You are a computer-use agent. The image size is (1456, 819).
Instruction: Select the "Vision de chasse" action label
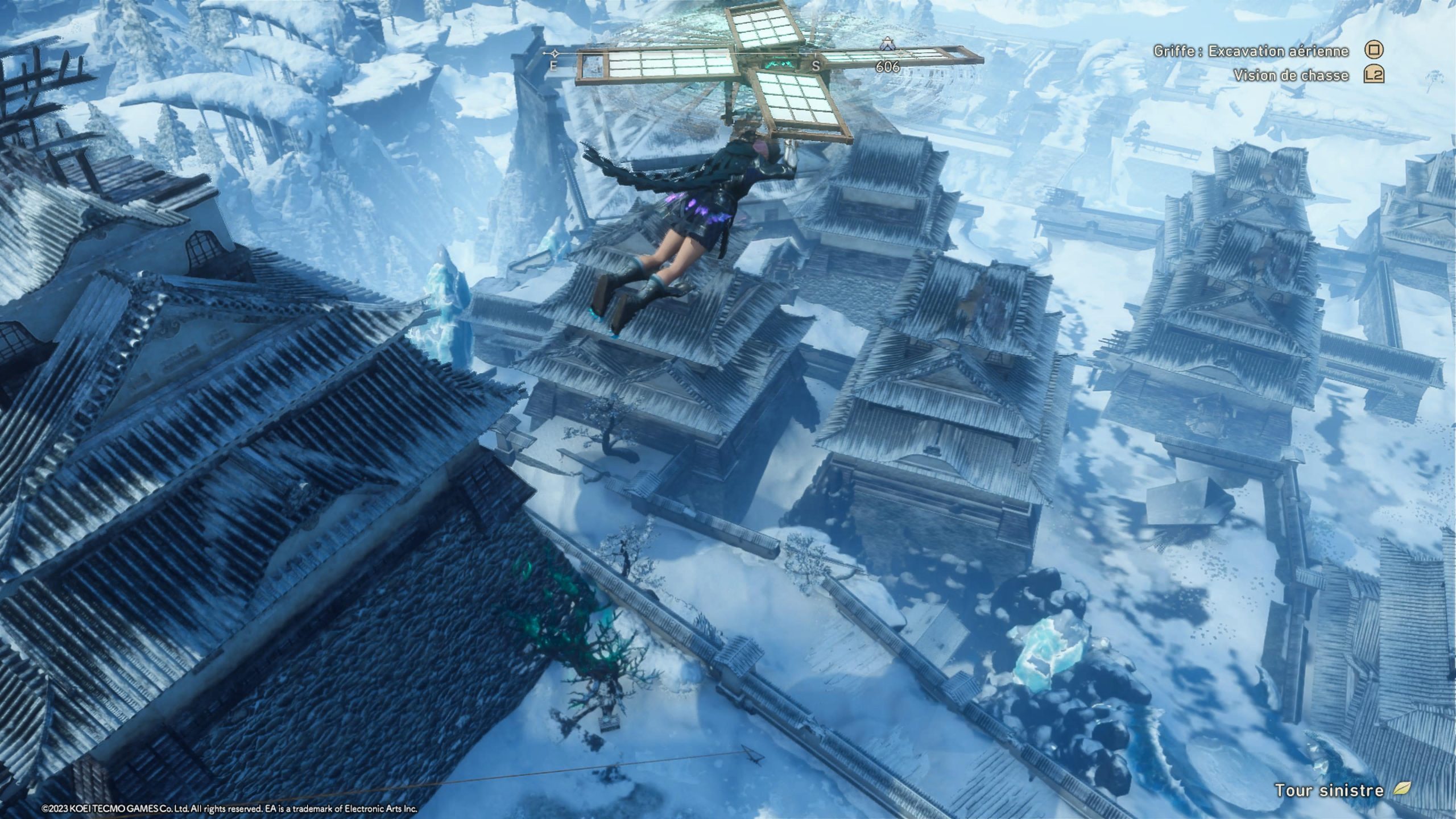1291,75
